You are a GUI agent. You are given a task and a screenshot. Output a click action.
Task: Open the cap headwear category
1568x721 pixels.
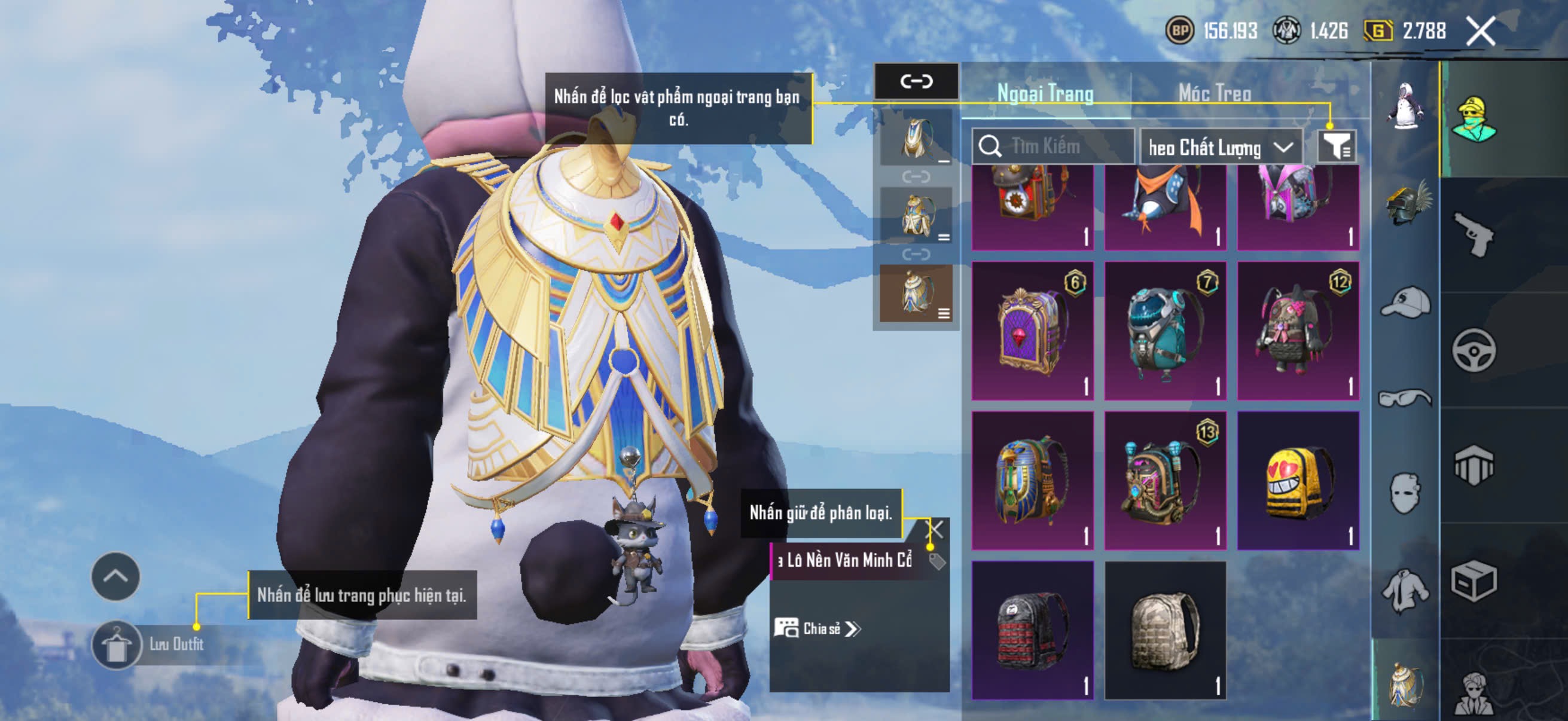pyautogui.click(x=1406, y=303)
